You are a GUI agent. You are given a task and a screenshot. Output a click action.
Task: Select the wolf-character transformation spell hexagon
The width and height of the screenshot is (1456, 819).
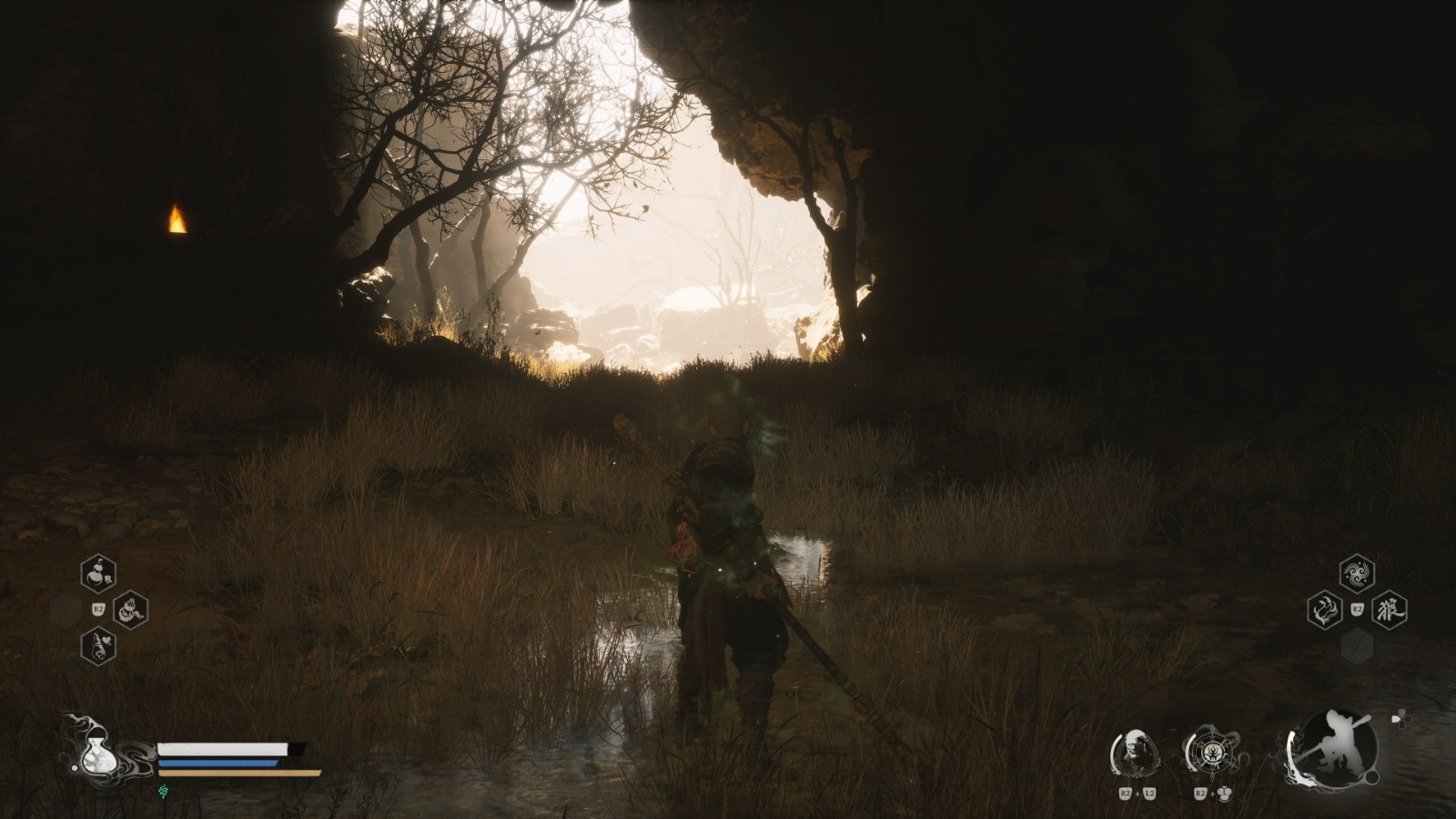tap(1390, 608)
